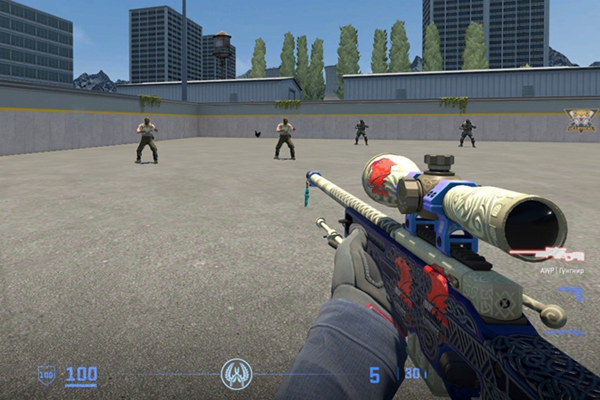Switch to the blue pistol weapon icon
The image size is (600, 400).
coord(571,292)
